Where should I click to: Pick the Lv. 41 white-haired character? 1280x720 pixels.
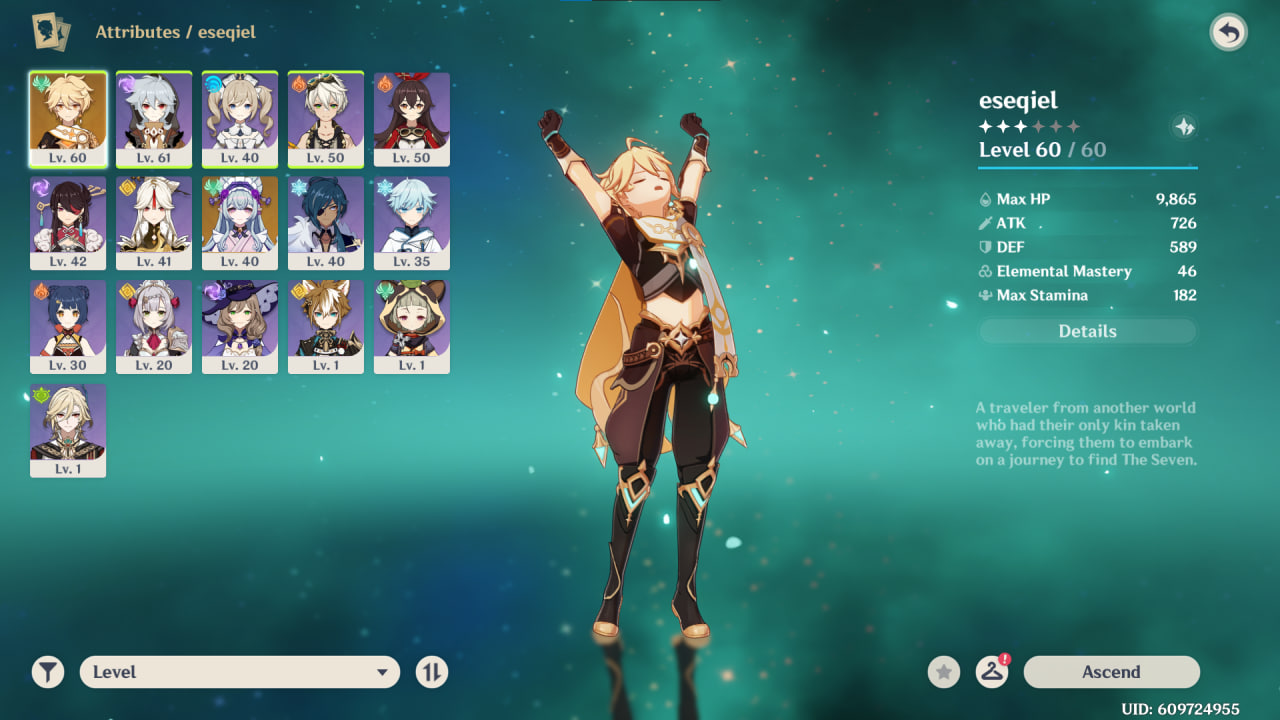(154, 223)
